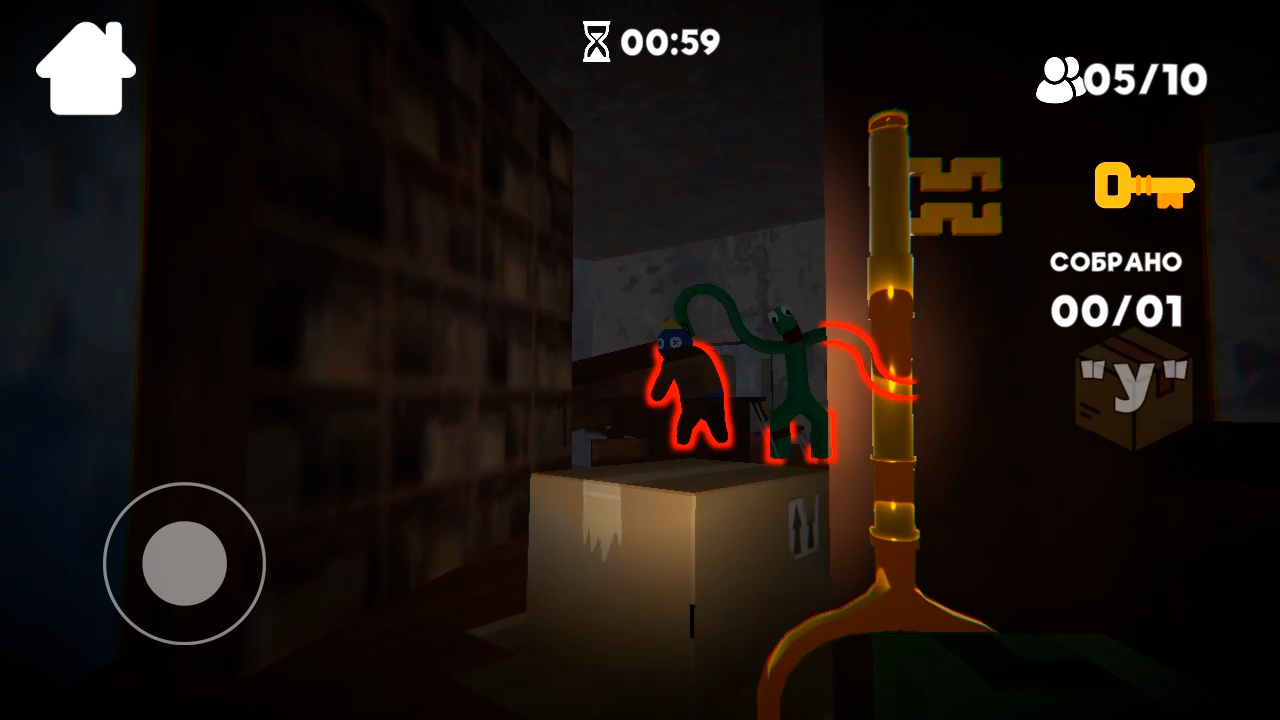Viewport: 1280px width, 720px height.
Task: Tap the 00/01 collected items label
Action: tap(1115, 311)
